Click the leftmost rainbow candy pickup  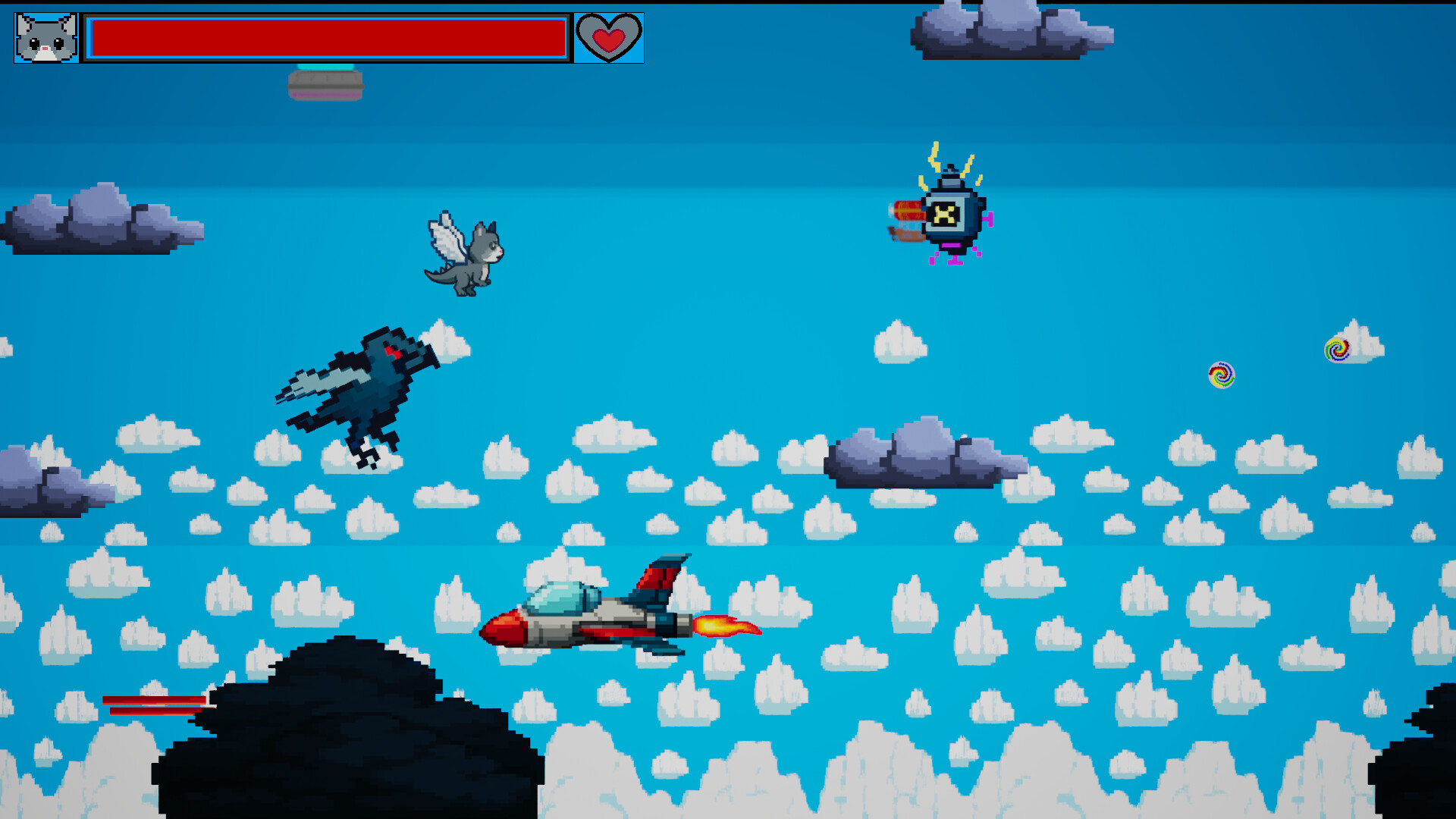point(1221,375)
